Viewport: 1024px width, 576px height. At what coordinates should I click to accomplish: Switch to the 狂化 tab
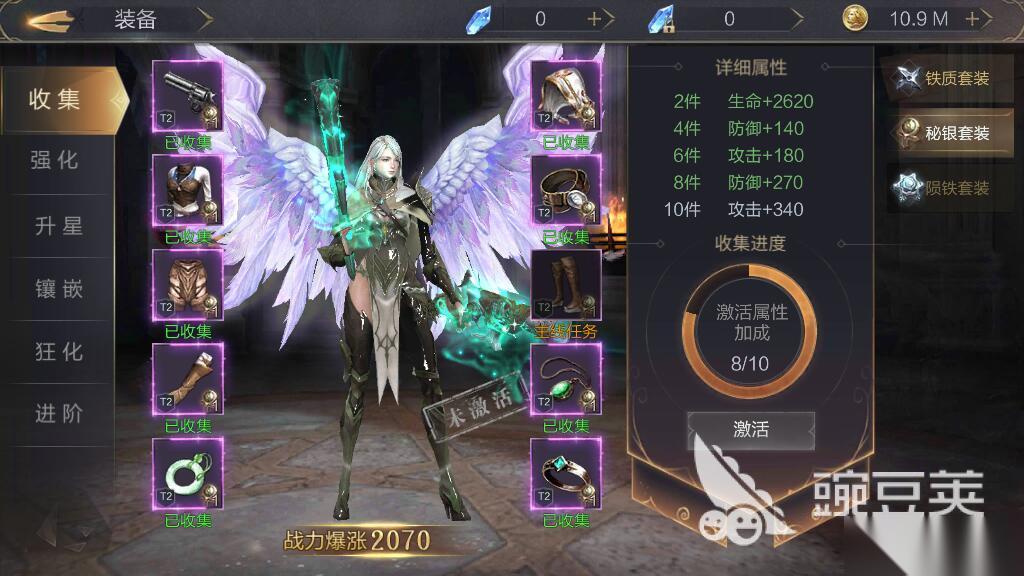[56, 352]
